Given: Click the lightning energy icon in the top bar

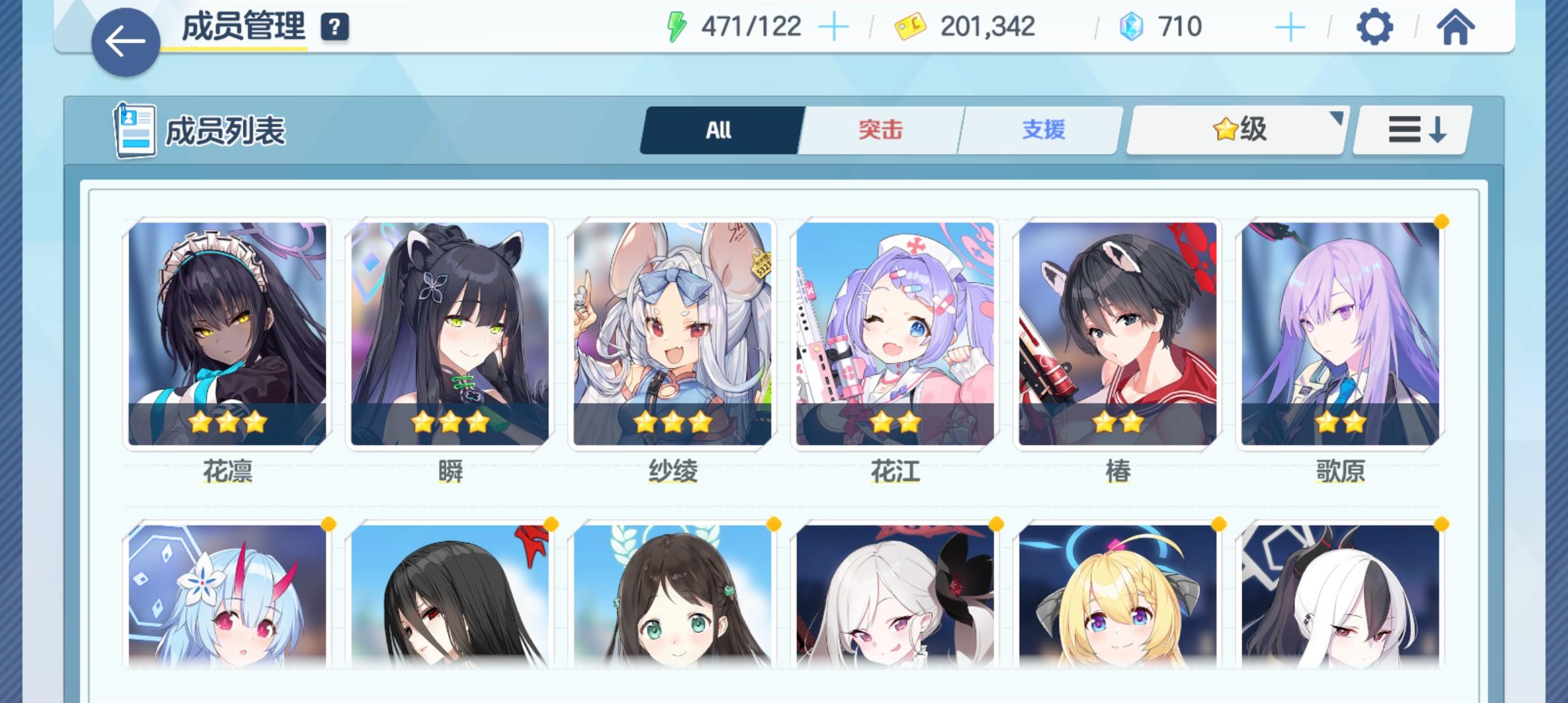Looking at the screenshot, I should (x=678, y=26).
